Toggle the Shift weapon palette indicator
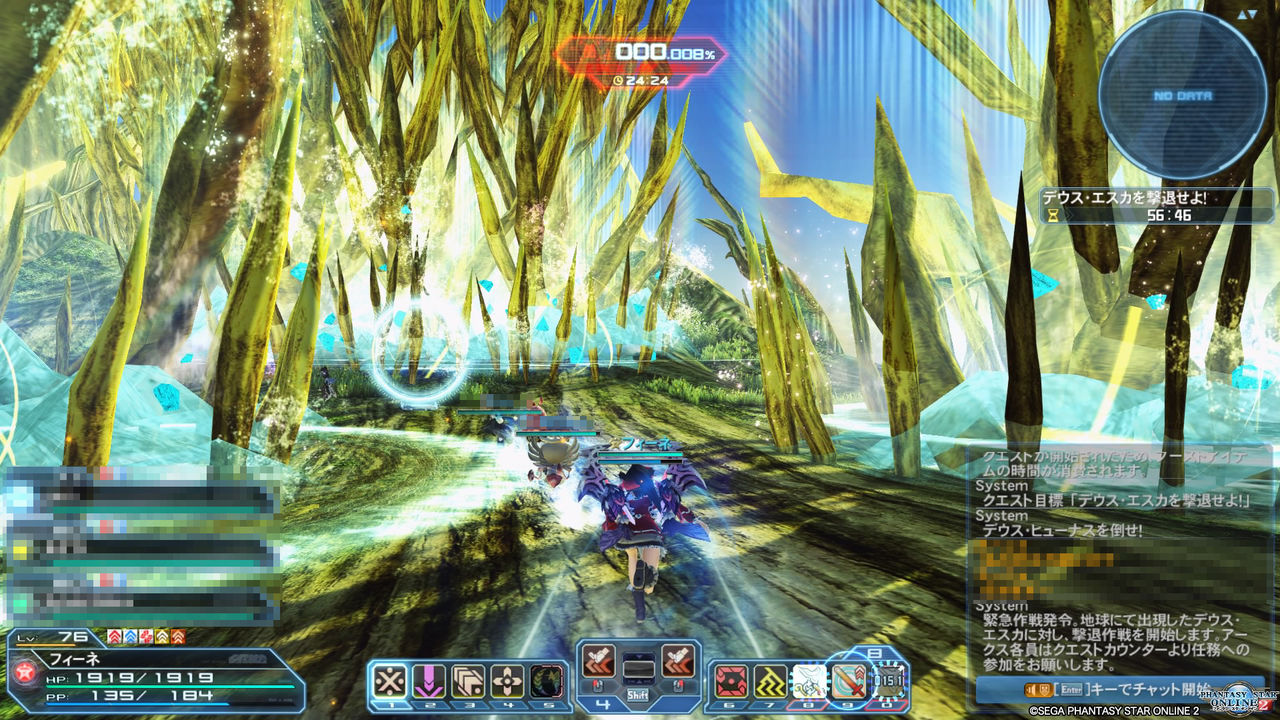The width and height of the screenshot is (1280, 720). (x=637, y=693)
